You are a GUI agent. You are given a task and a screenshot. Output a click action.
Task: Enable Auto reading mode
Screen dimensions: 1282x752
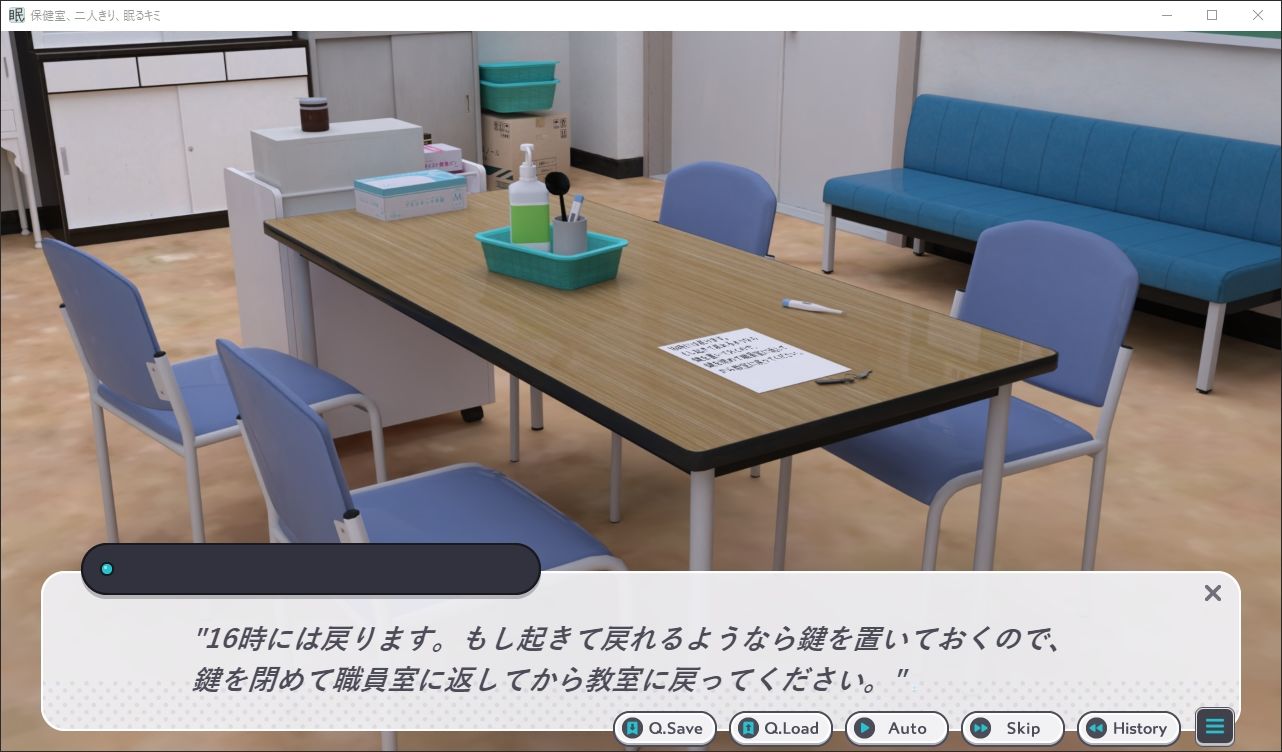(x=897, y=728)
